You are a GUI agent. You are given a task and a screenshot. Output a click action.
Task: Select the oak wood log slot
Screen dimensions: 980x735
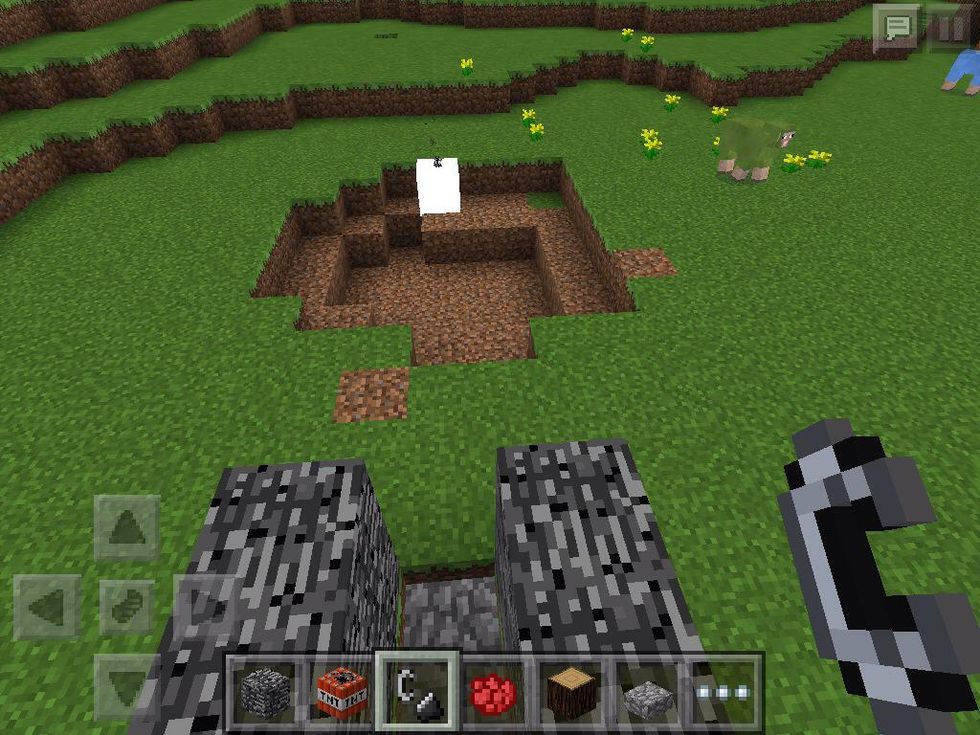point(572,692)
